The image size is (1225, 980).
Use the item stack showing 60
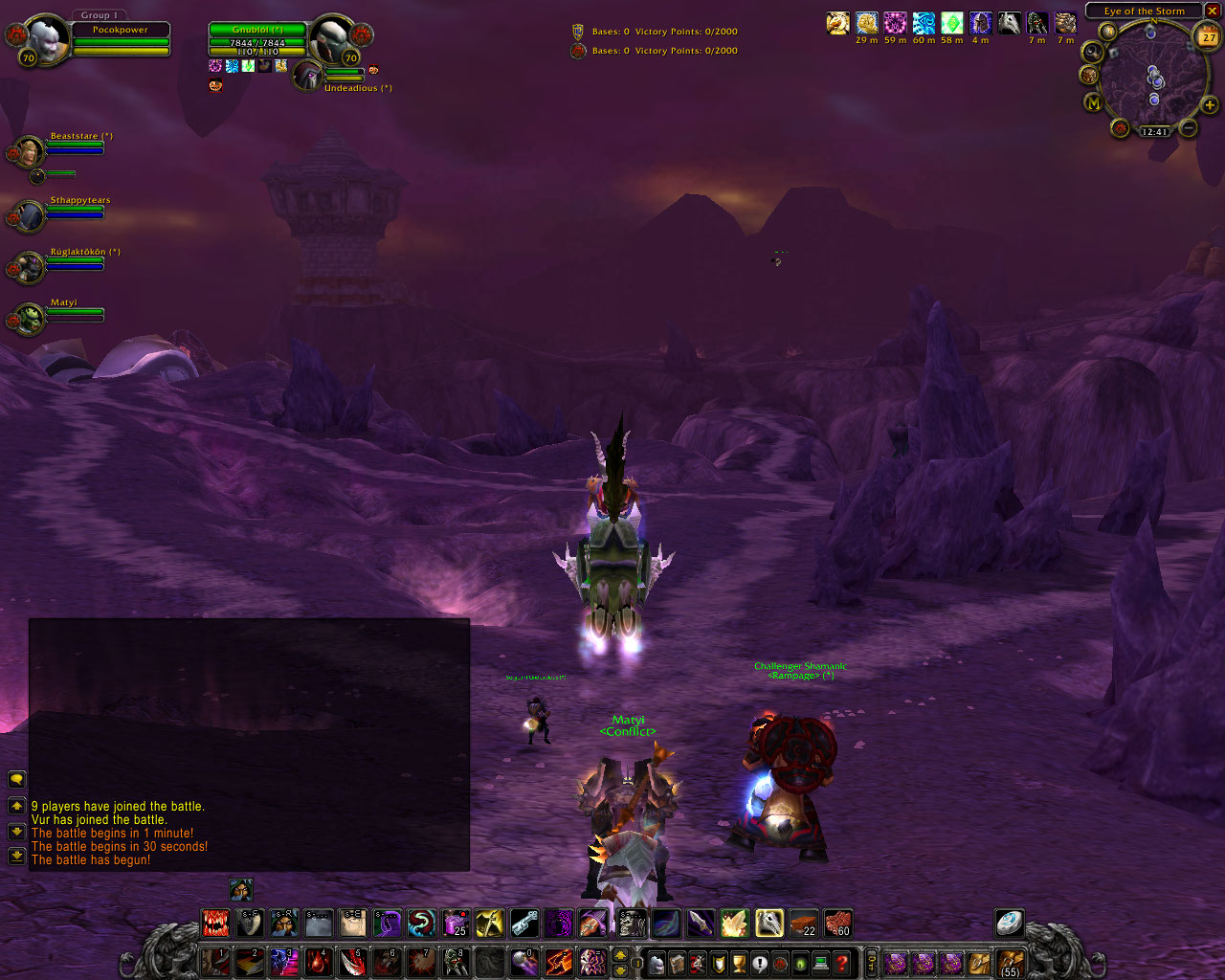click(x=837, y=924)
